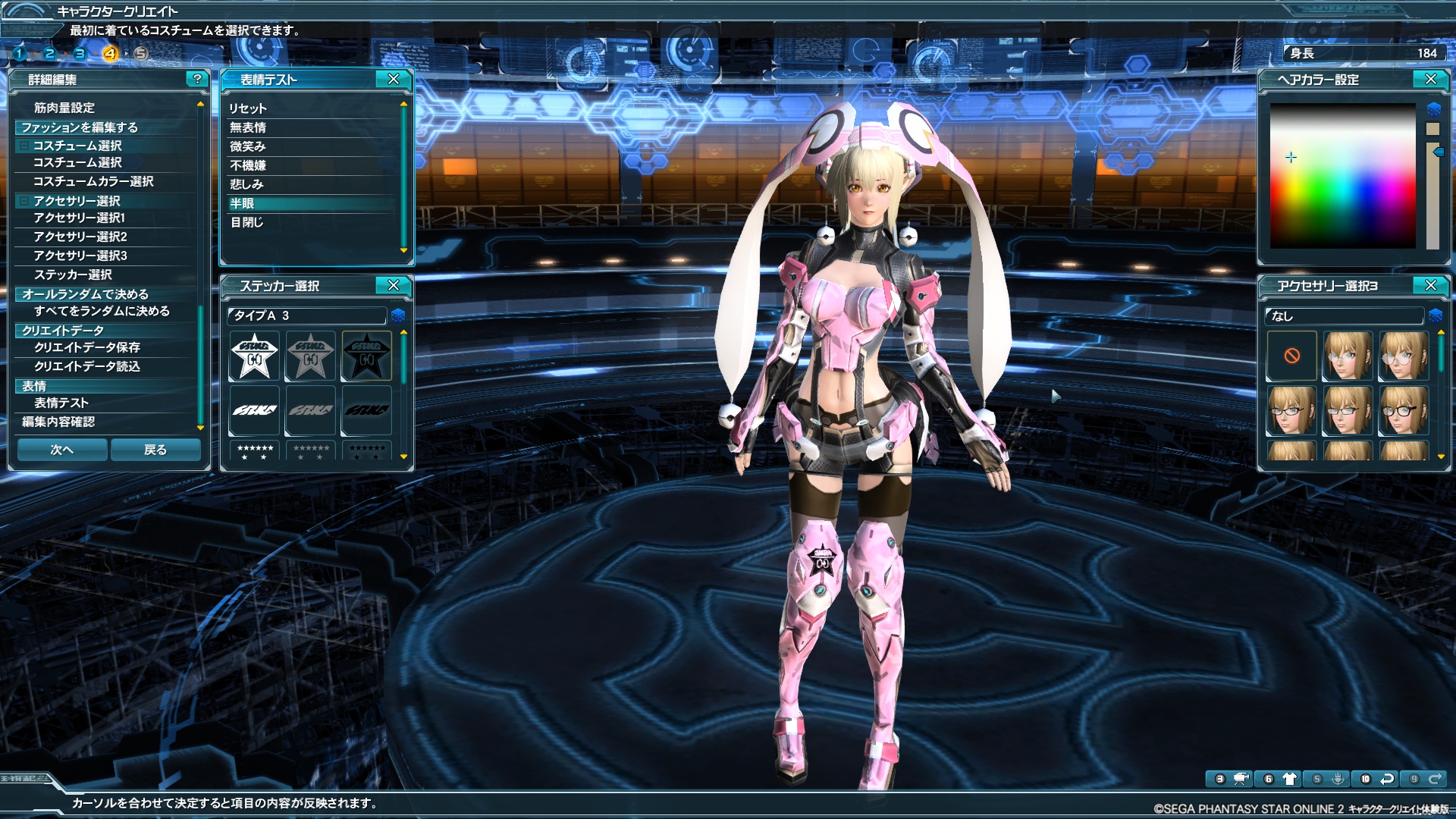Select 編集内容確認 menu entry
The height and width of the screenshot is (819, 1456).
(58, 422)
